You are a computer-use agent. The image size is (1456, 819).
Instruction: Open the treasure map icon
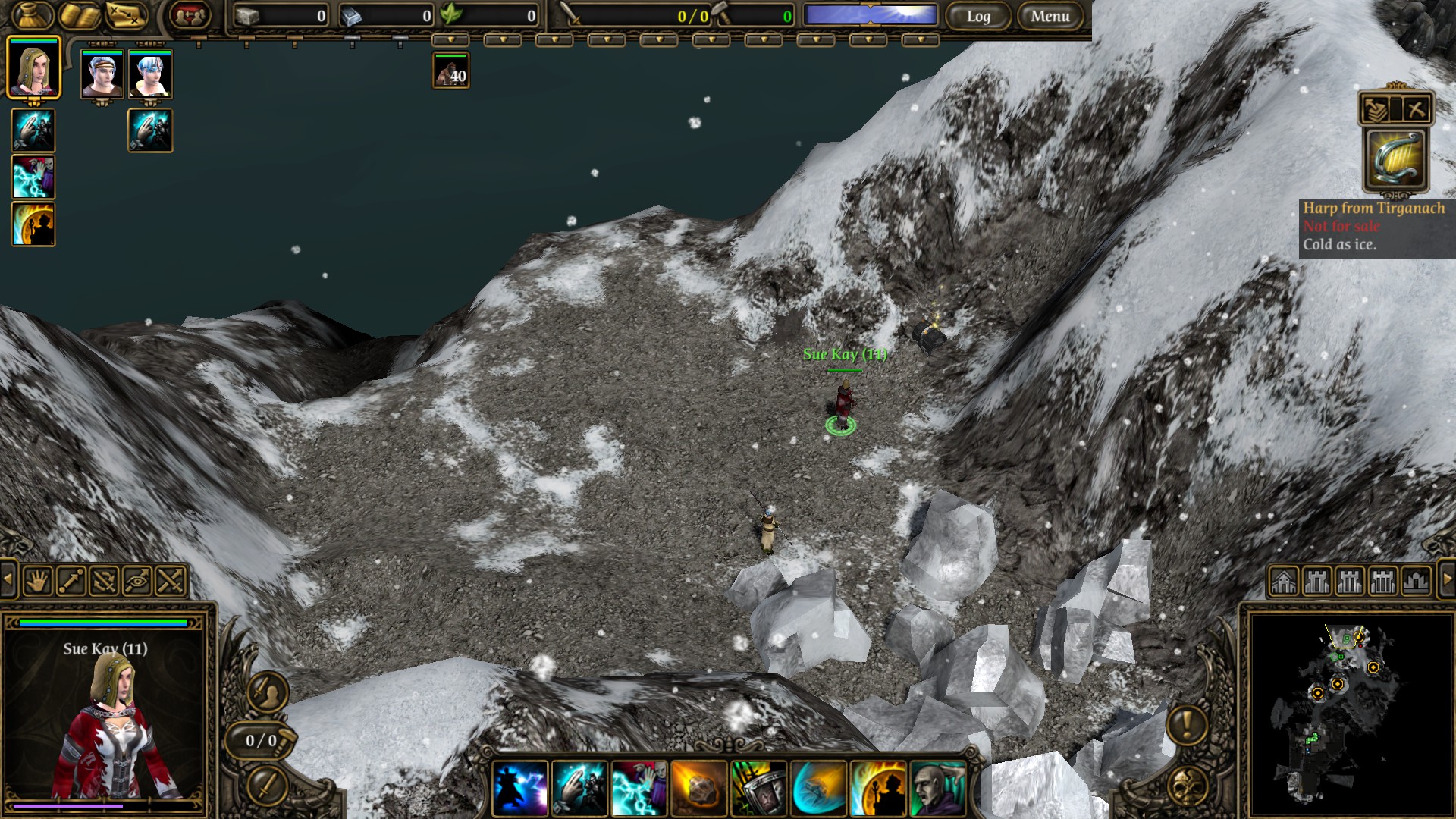(126, 15)
